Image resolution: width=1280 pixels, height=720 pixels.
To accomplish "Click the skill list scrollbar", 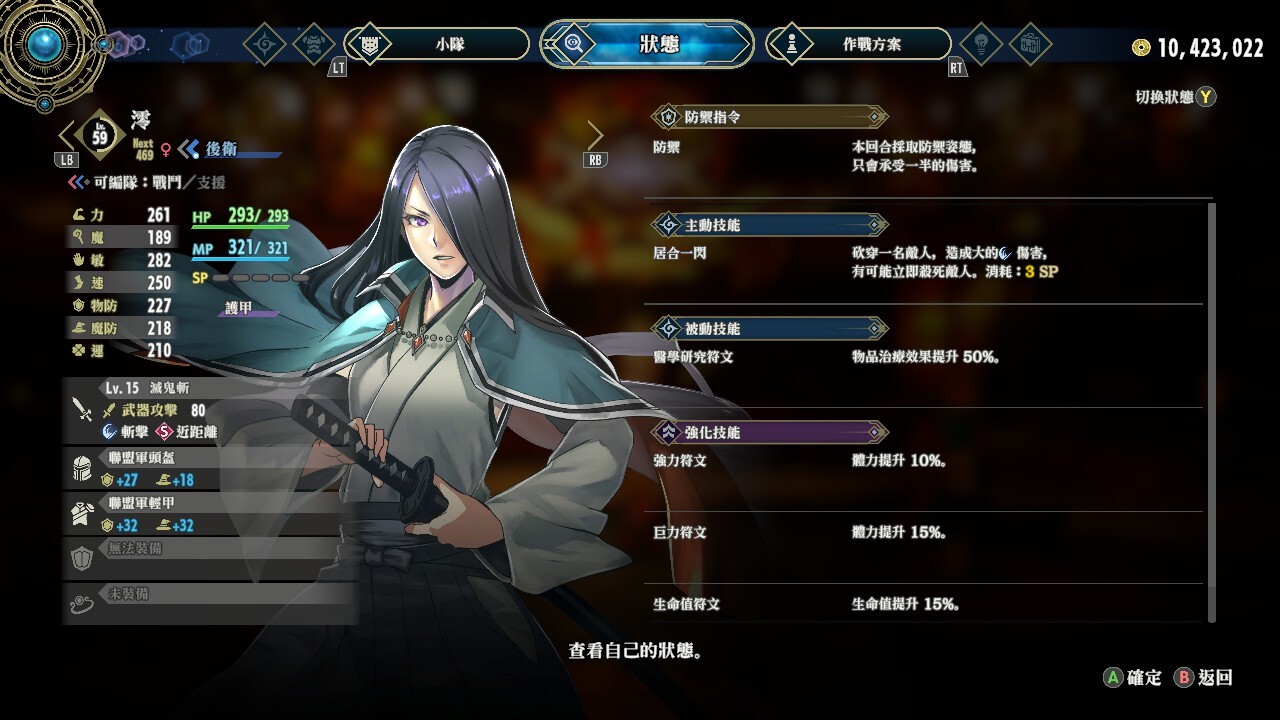I will point(1212,410).
